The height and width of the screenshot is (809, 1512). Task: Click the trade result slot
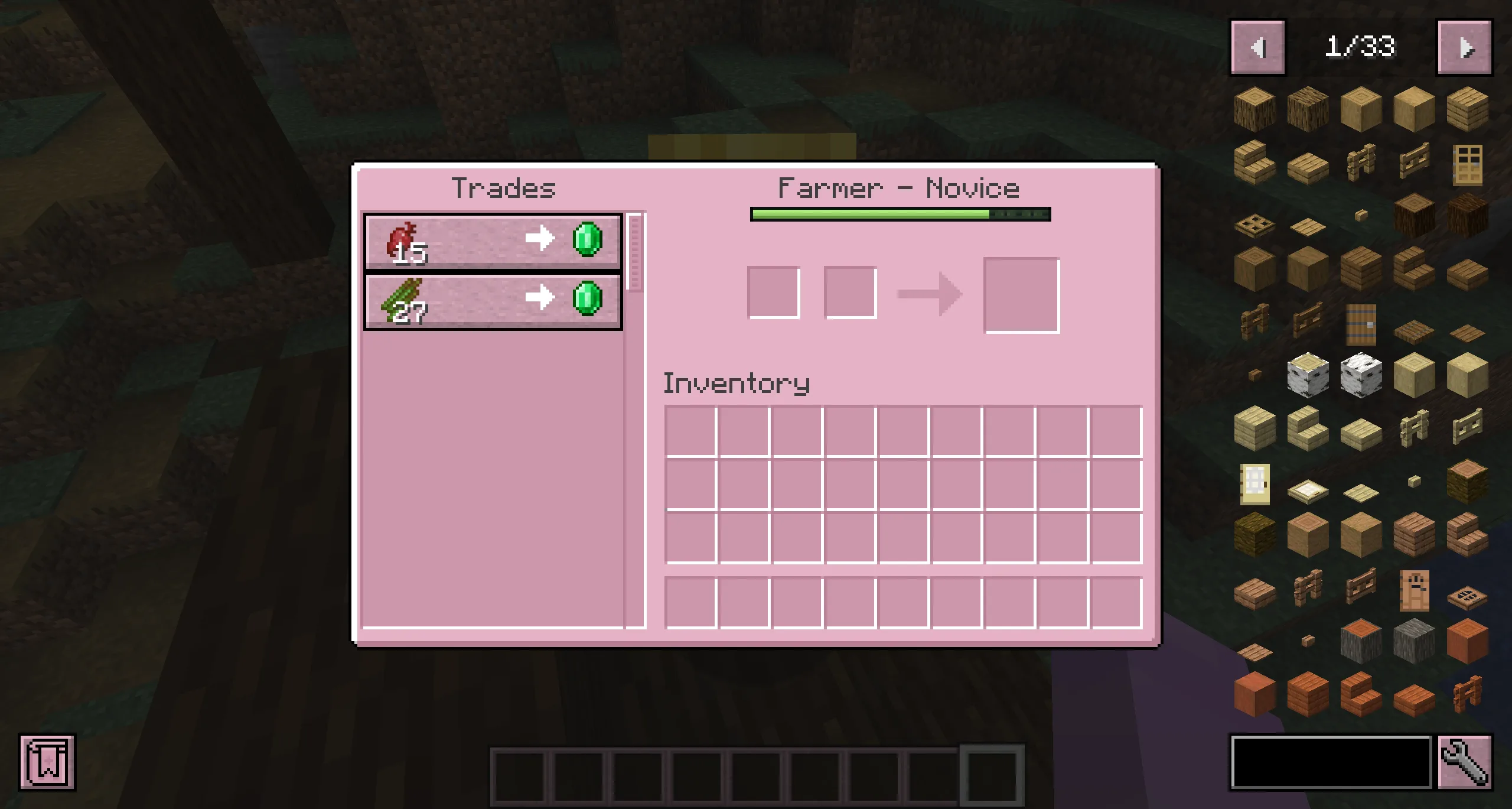click(x=1021, y=294)
